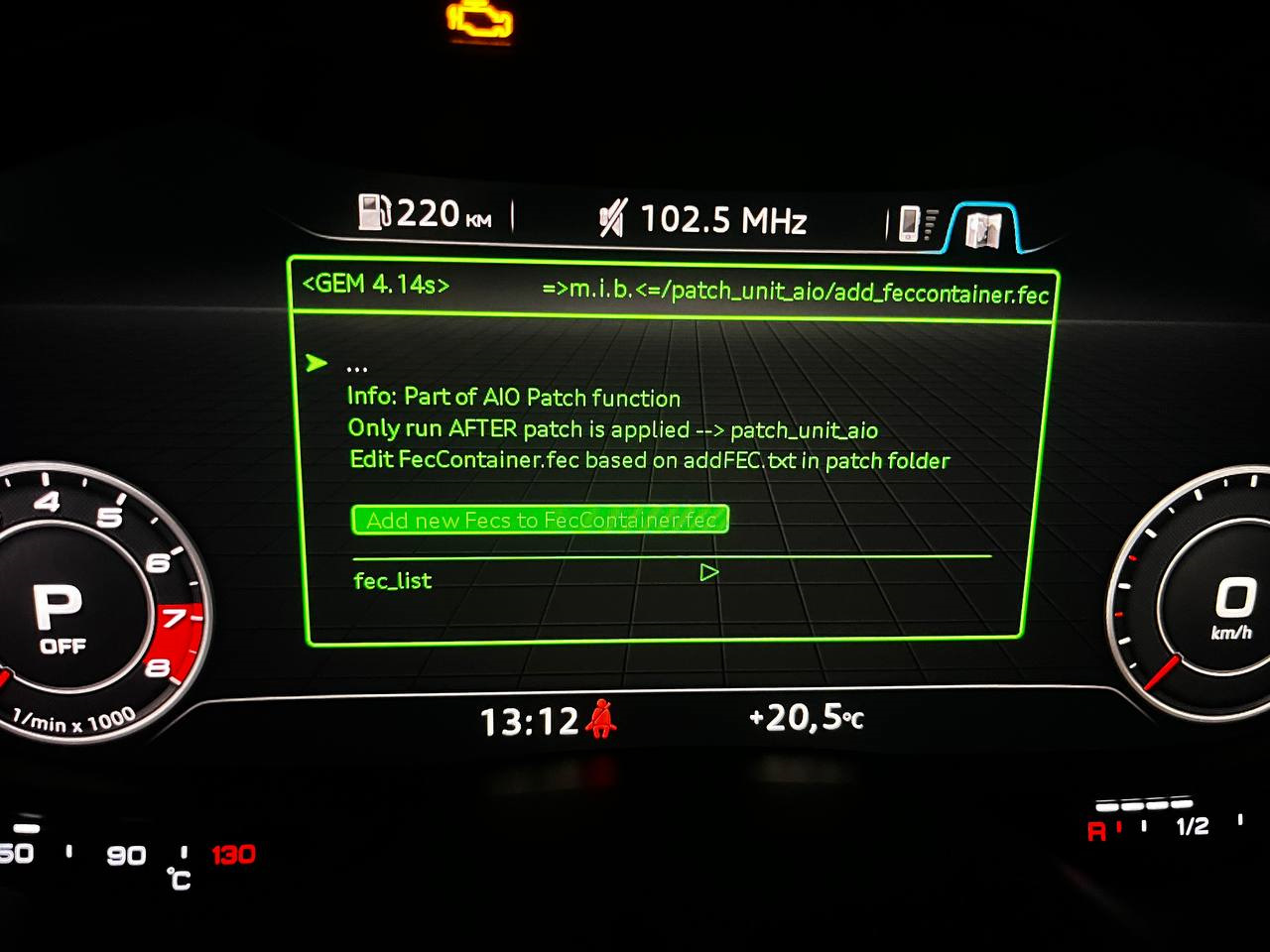Toggle the fec_list entry selection
This screenshot has height=952, width=1270.
pos(391,580)
